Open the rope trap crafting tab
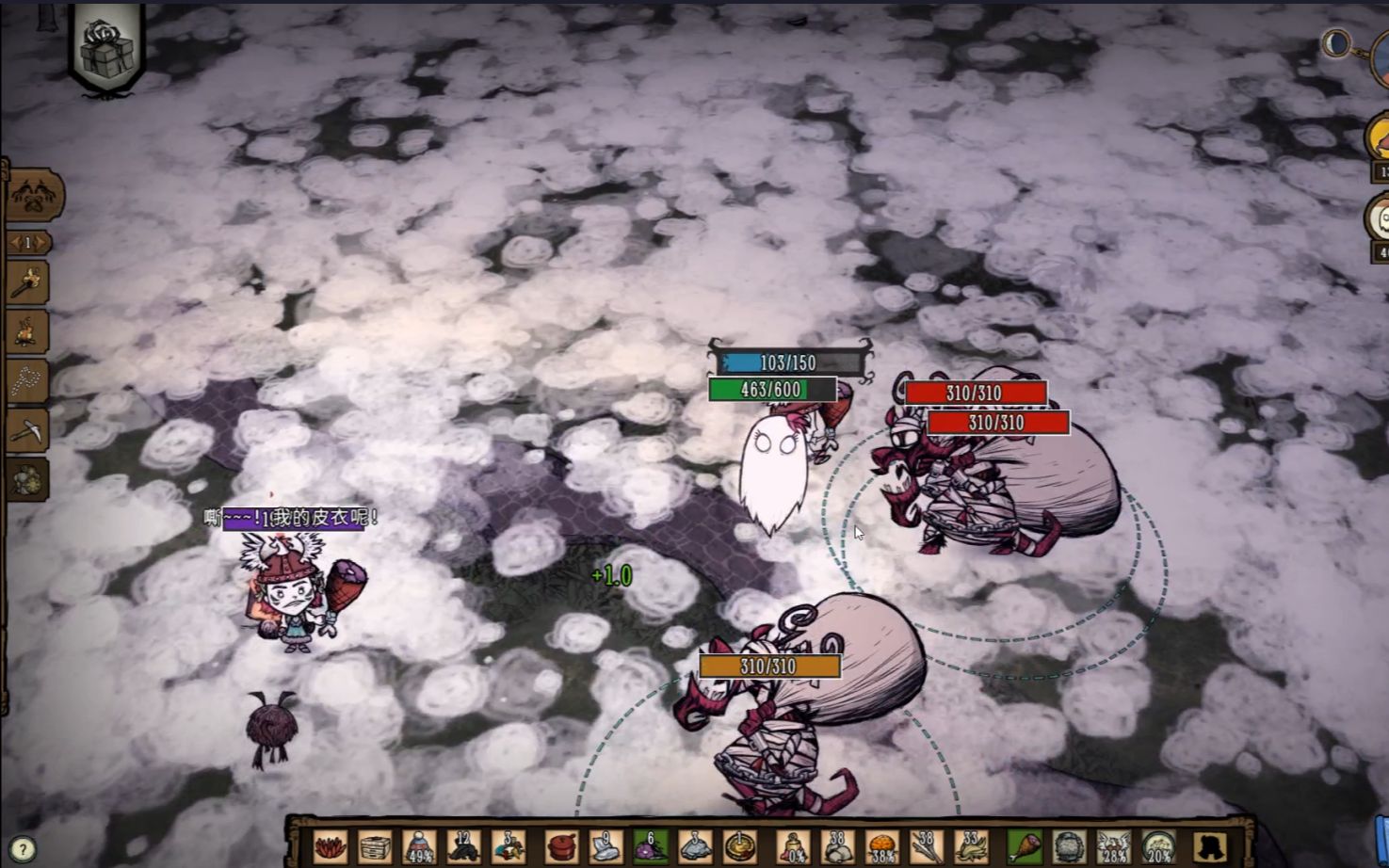This screenshot has width=1389, height=868. 29,380
